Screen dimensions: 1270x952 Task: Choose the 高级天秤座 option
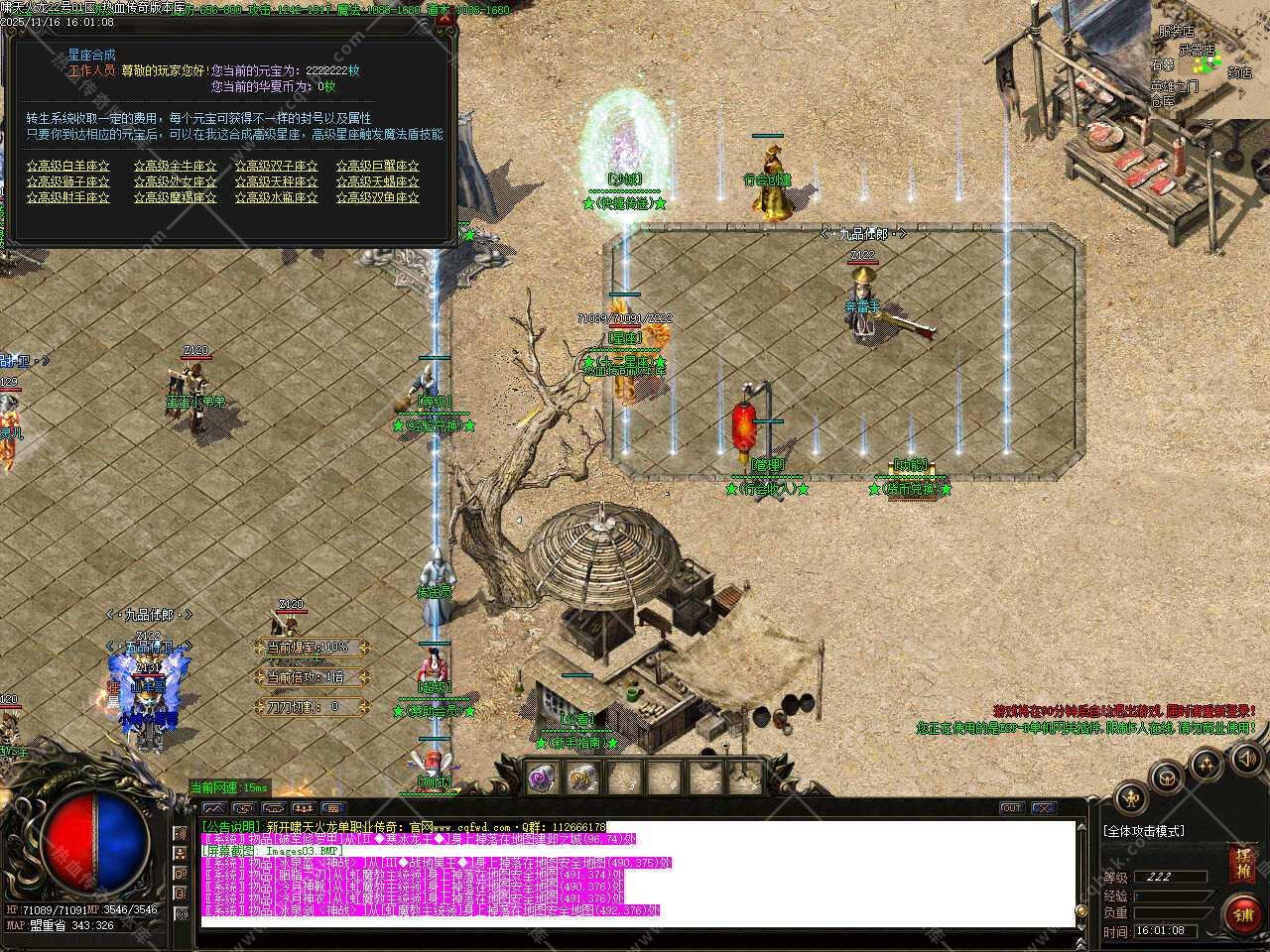pos(277,182)
